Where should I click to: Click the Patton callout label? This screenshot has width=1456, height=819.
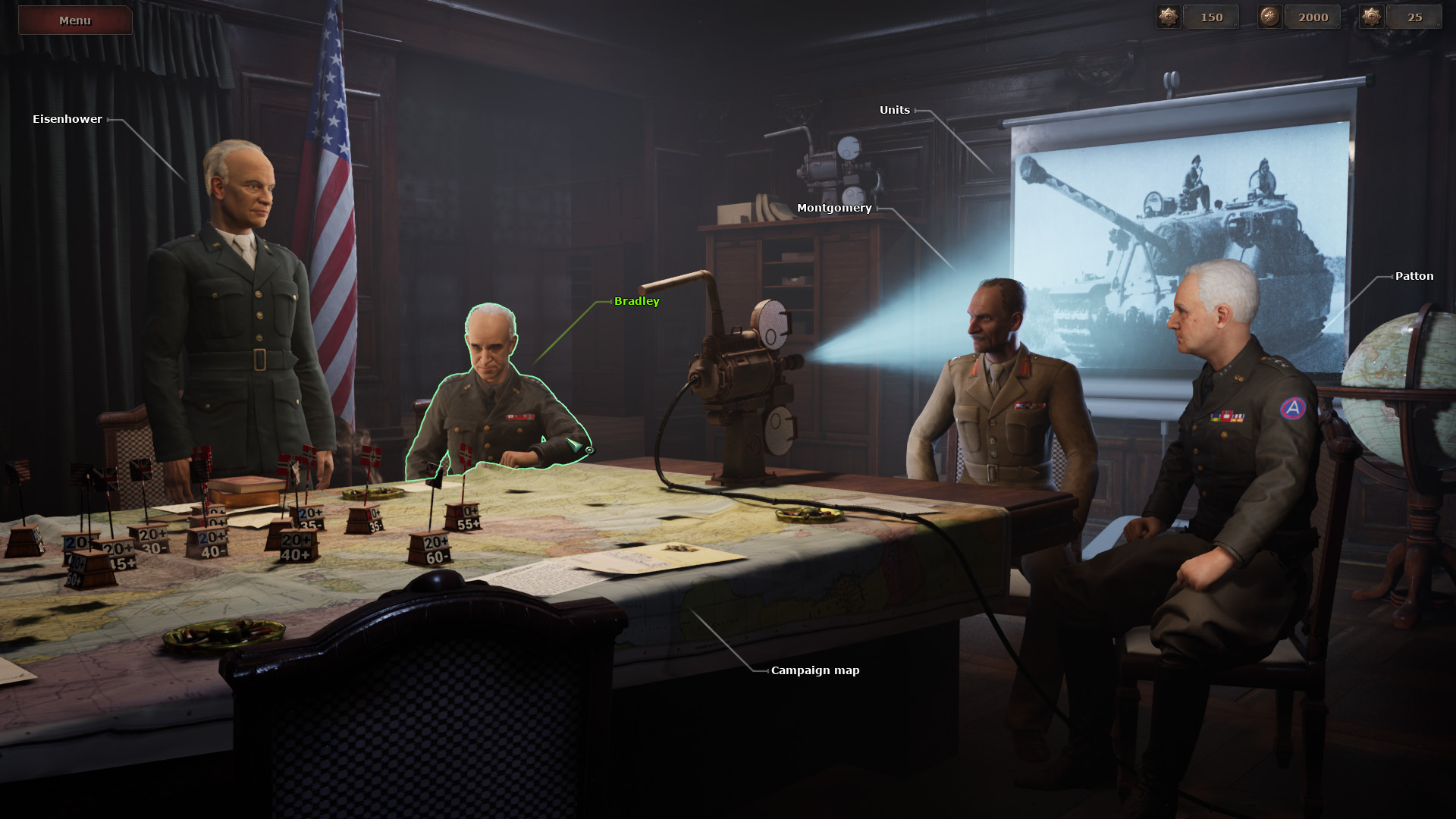point(1414,276)
